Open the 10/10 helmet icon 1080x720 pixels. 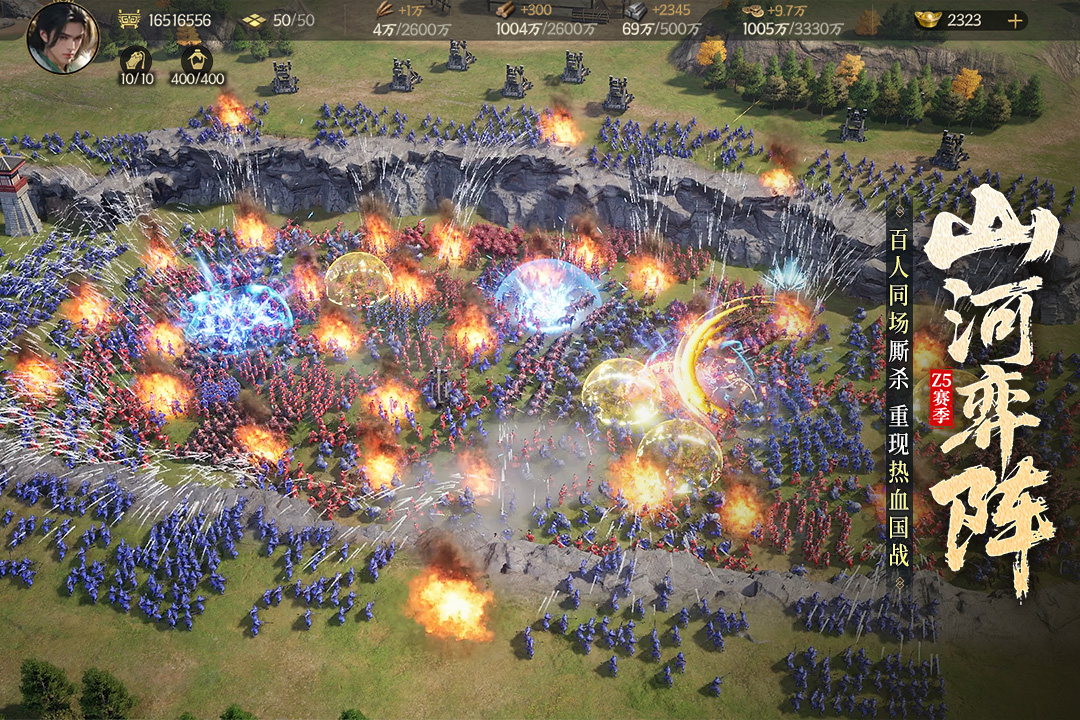tap(136, 57)
